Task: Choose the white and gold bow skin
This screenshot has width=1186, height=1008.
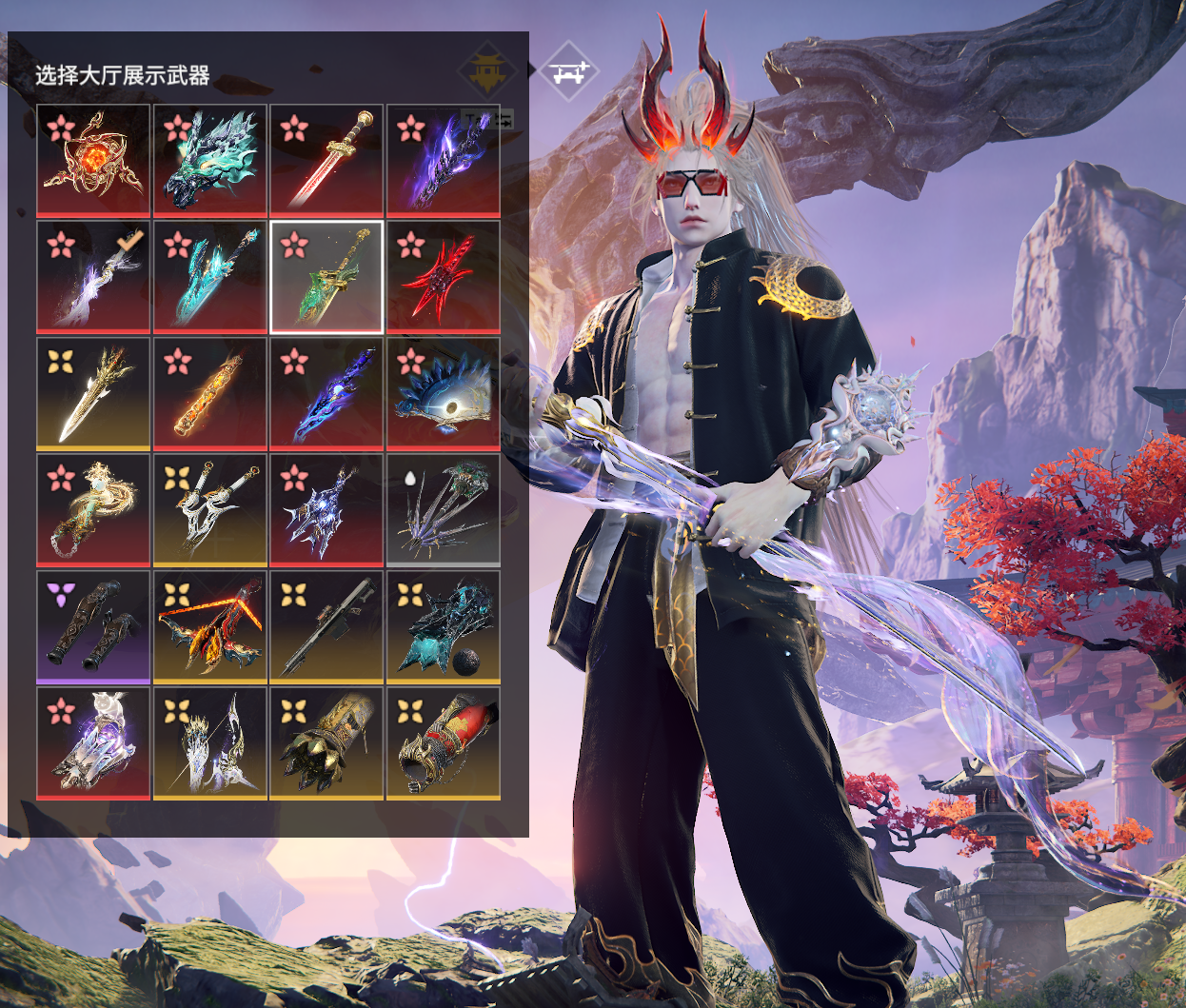Action: coord(210,743)
